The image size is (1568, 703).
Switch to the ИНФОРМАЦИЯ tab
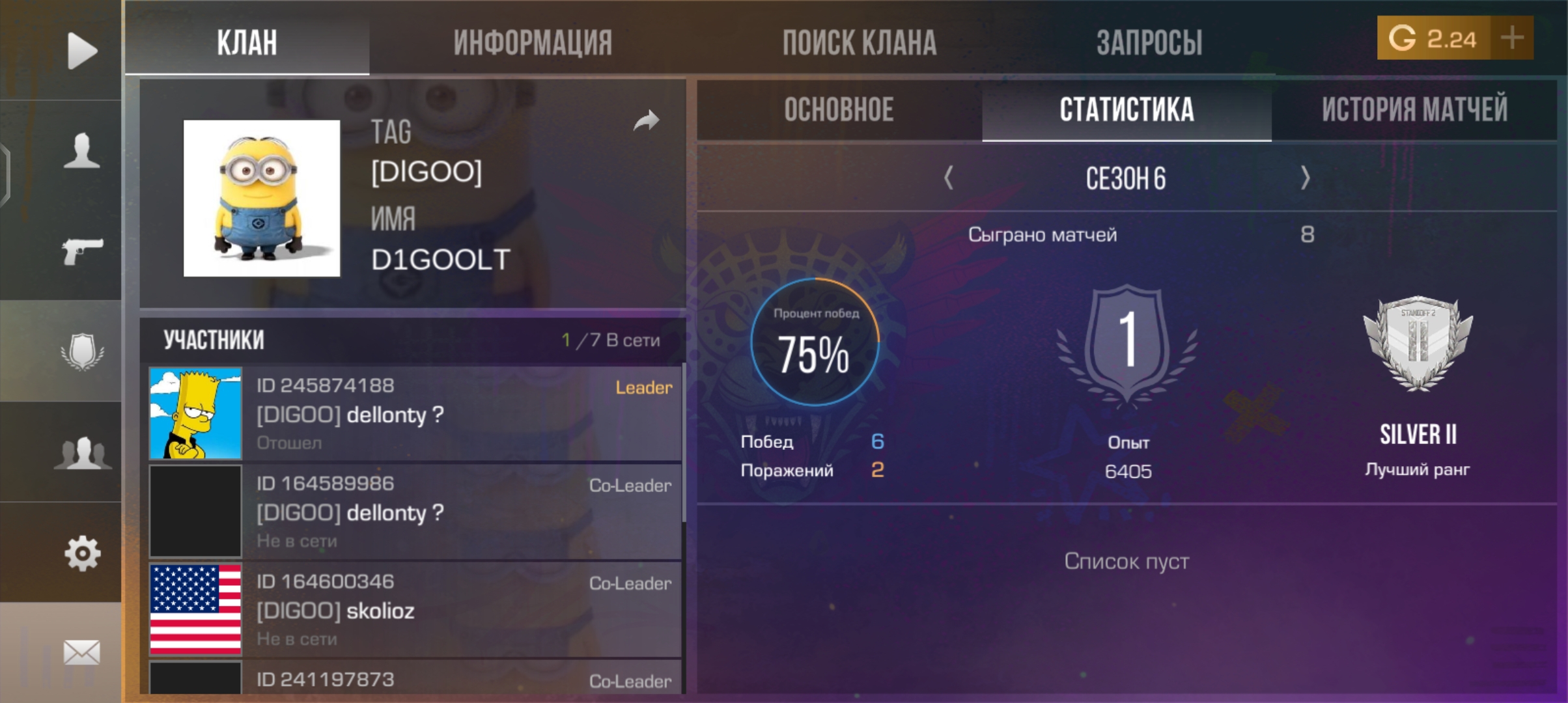(x=532, y=40)
